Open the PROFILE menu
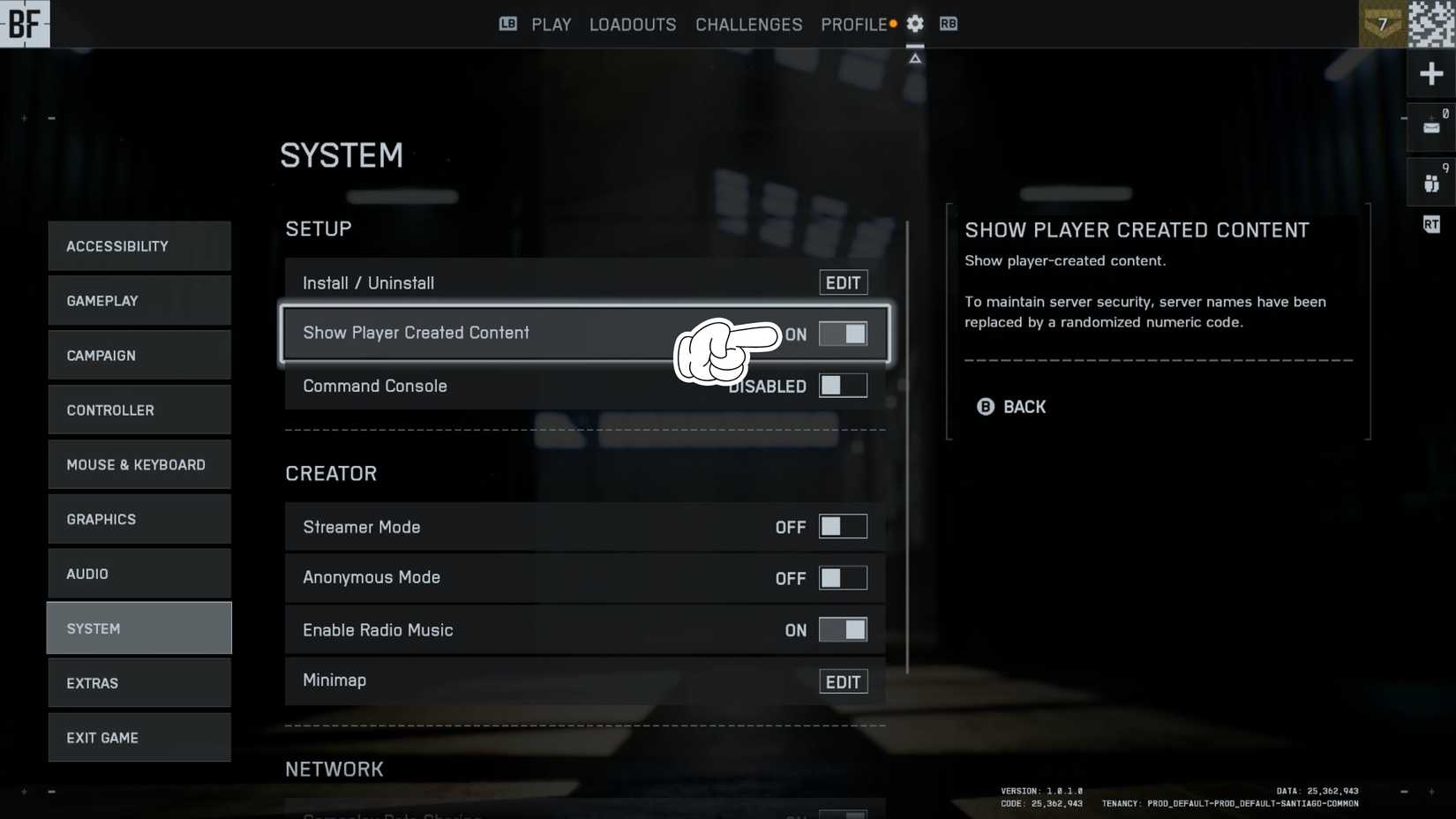This screenshot has height=819, width=1456. 852,24
